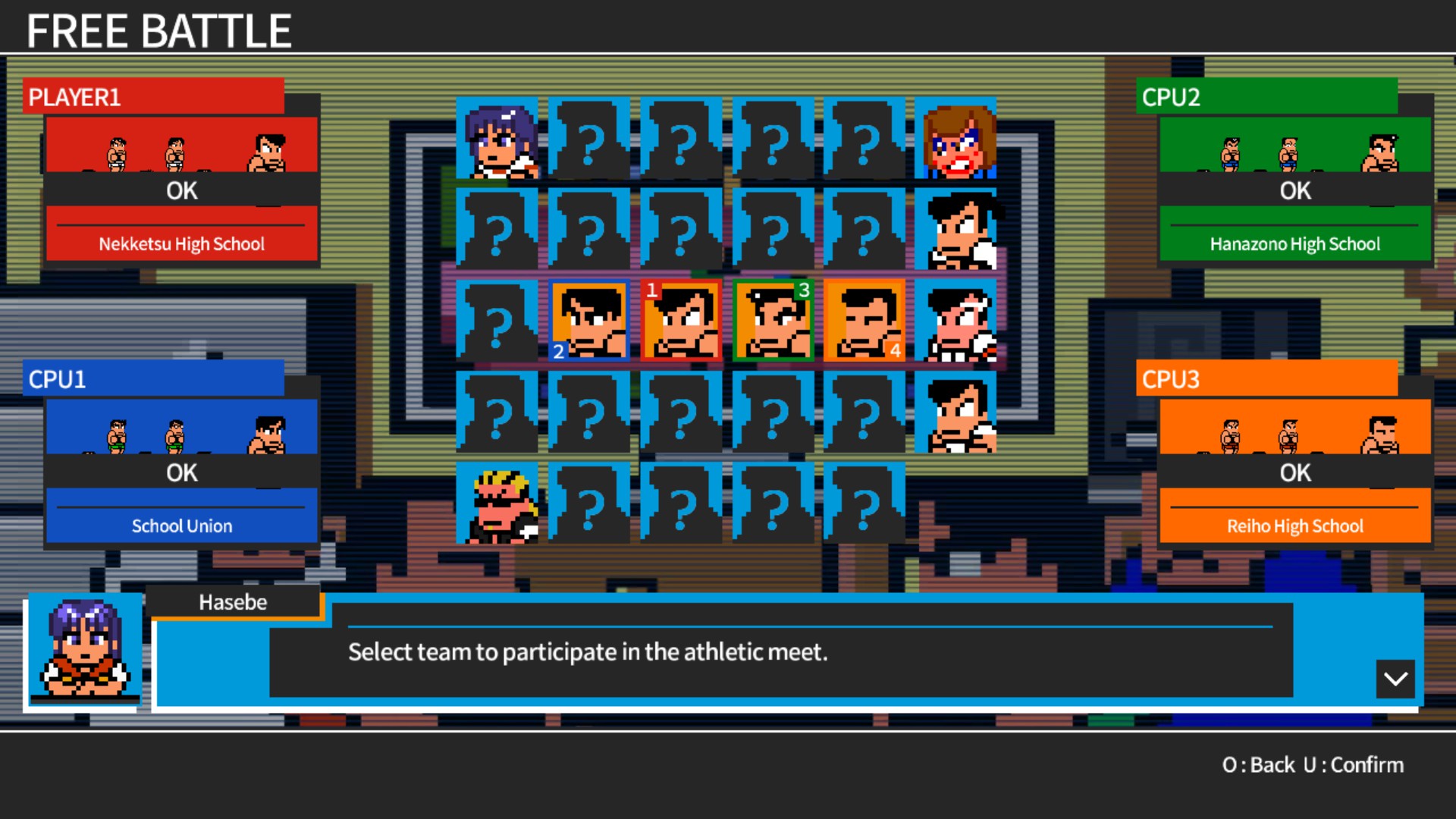
Task: Toggle selection on the red-bordered Kunio portrait
Action: [x=681, y=320]
